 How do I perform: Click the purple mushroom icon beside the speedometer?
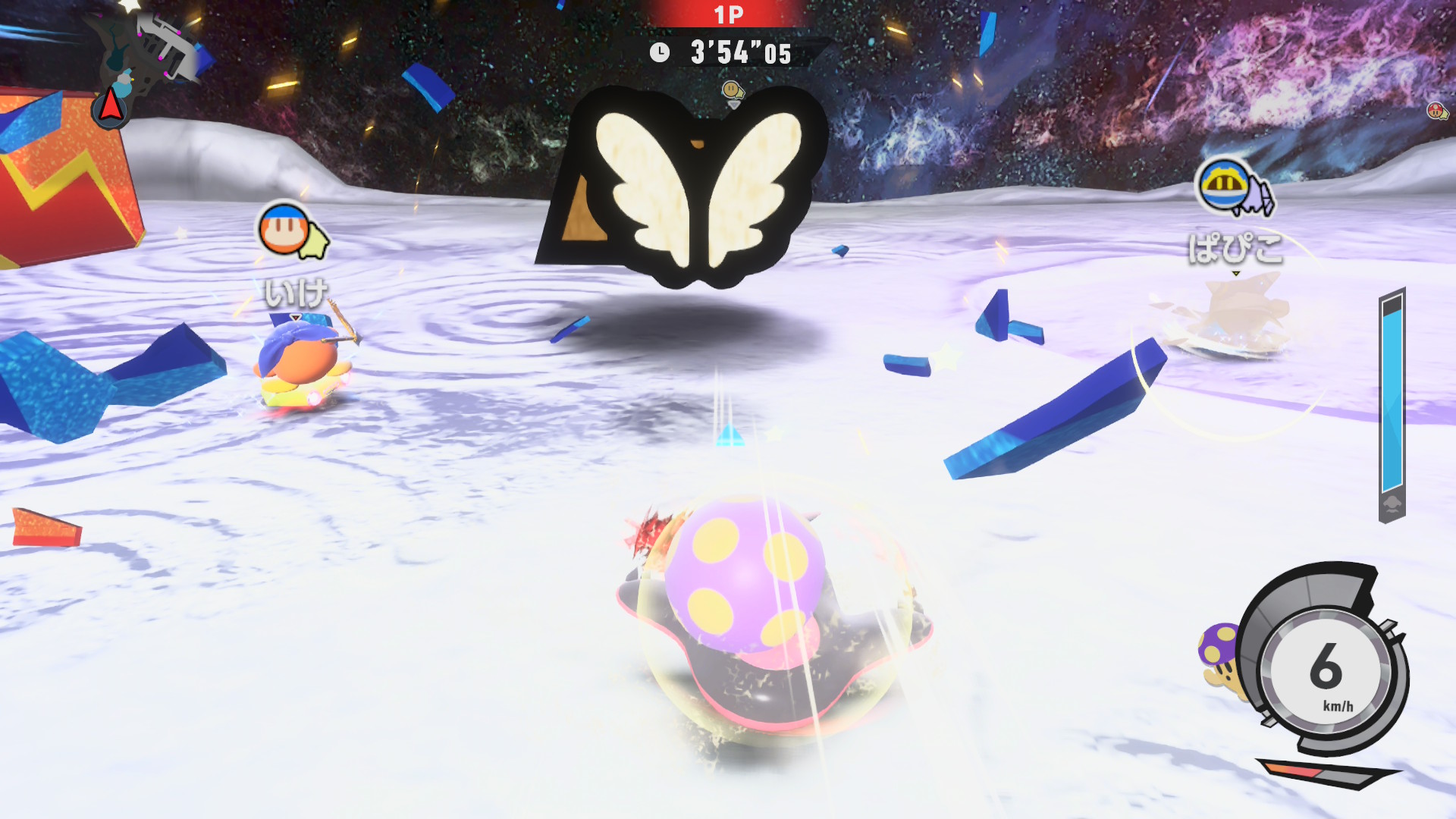1219,654
